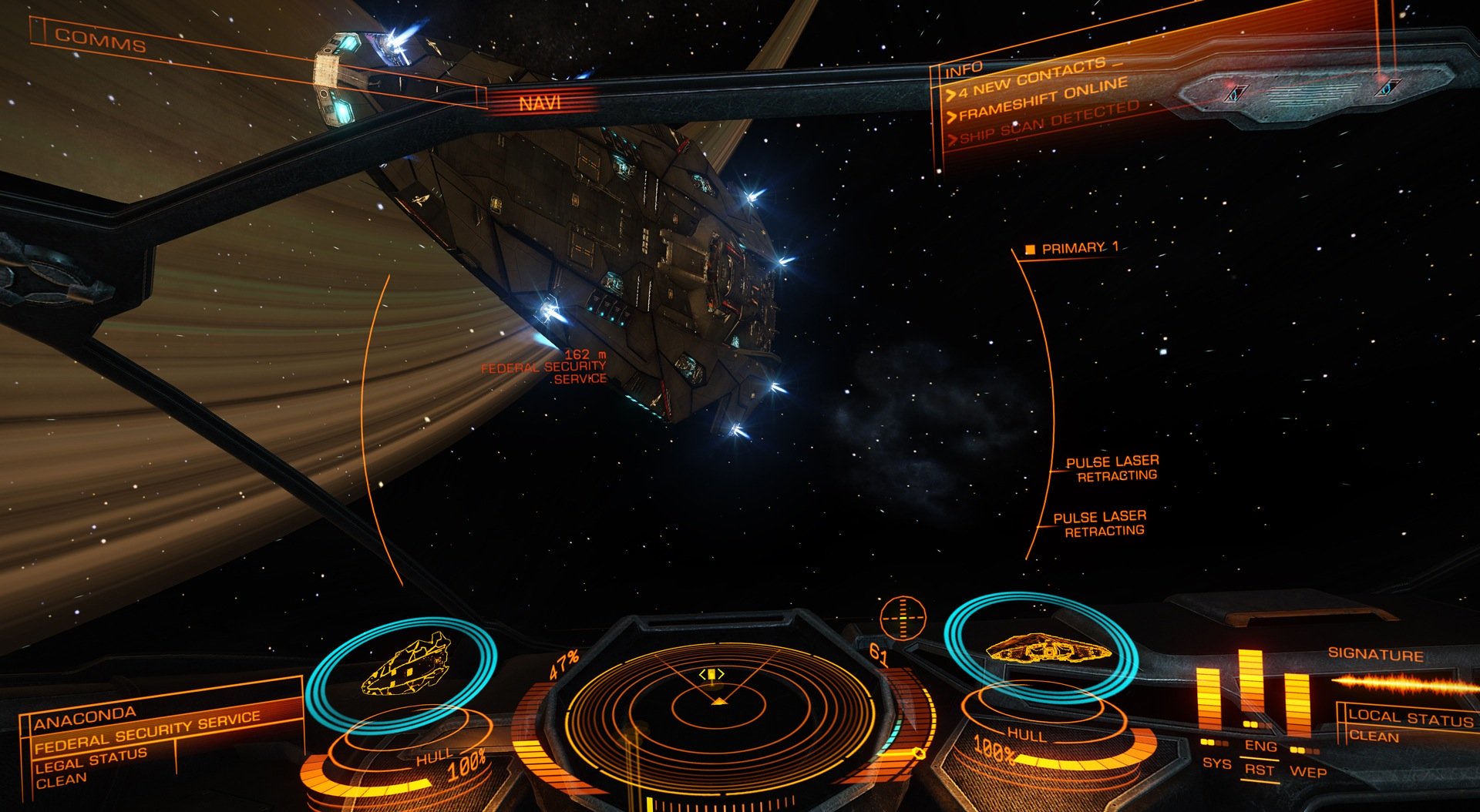Select your own ship hologram

pyautogui.click(x=1047, y=648)
